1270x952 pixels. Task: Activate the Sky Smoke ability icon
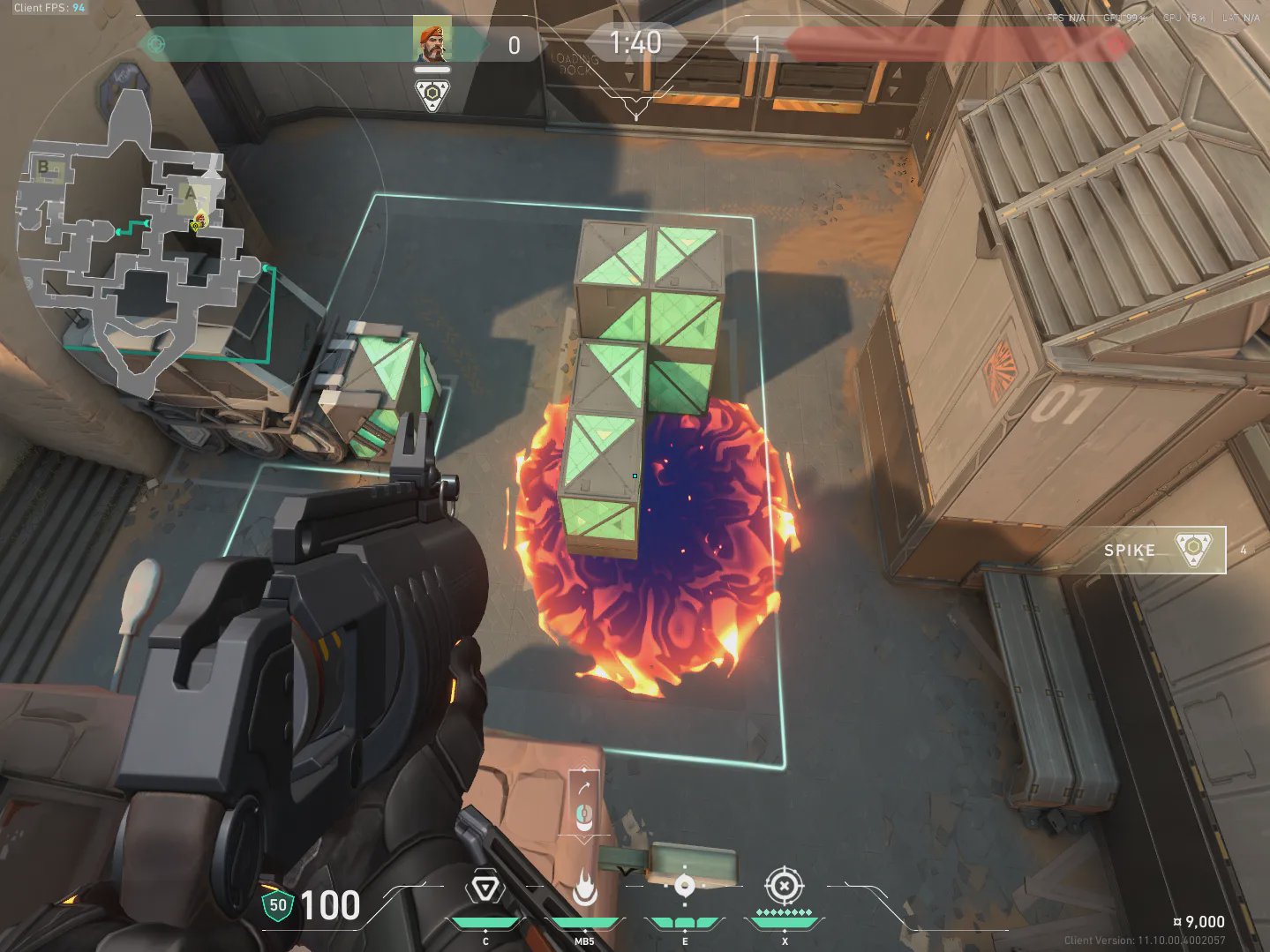coord(684,888)
